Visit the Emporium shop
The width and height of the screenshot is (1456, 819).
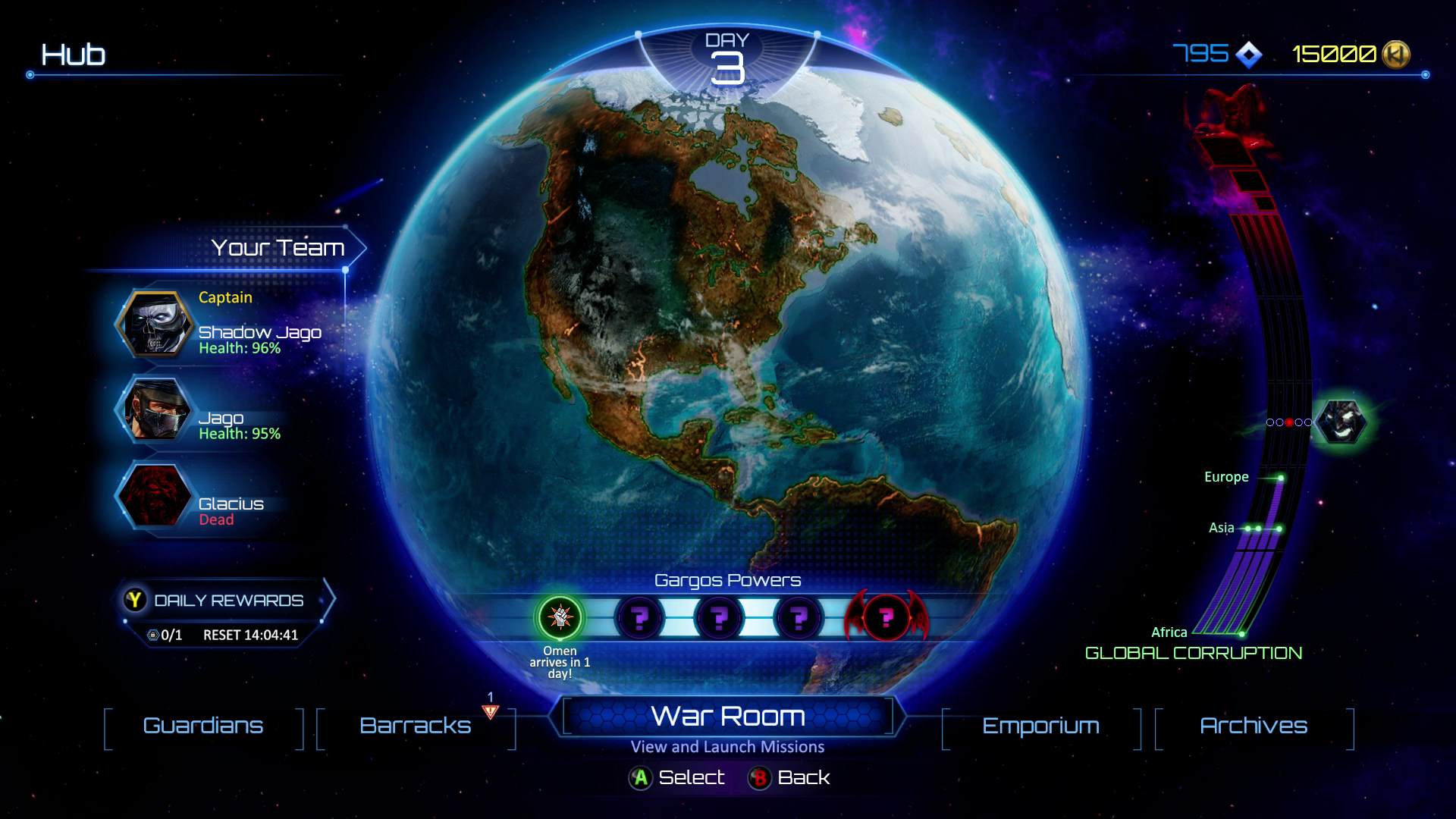[x=1040, y=726]
